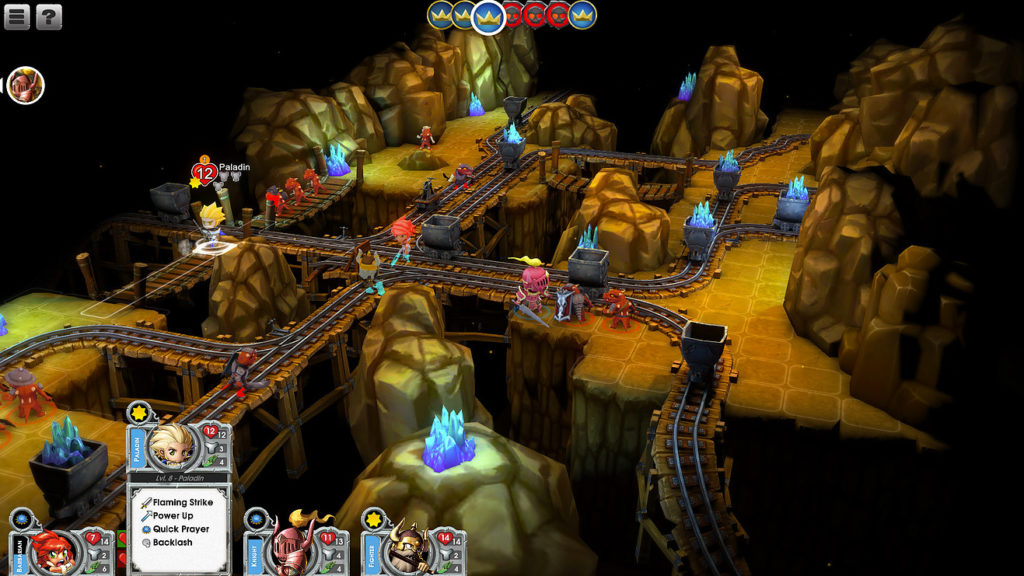
Task: Open the question mark help button
Action: point(49,16)
